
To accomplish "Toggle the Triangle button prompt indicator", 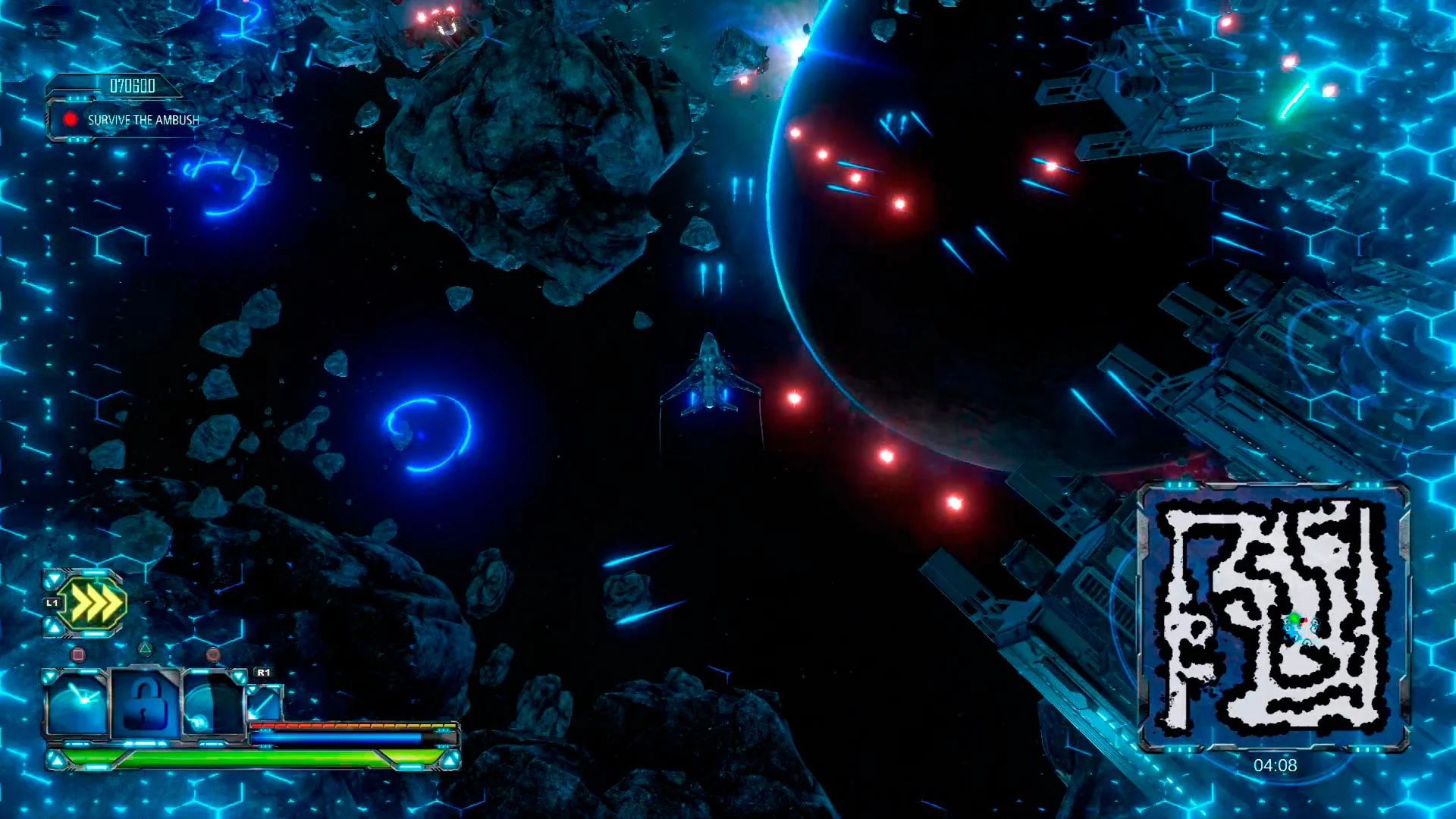I will [145, 648].
